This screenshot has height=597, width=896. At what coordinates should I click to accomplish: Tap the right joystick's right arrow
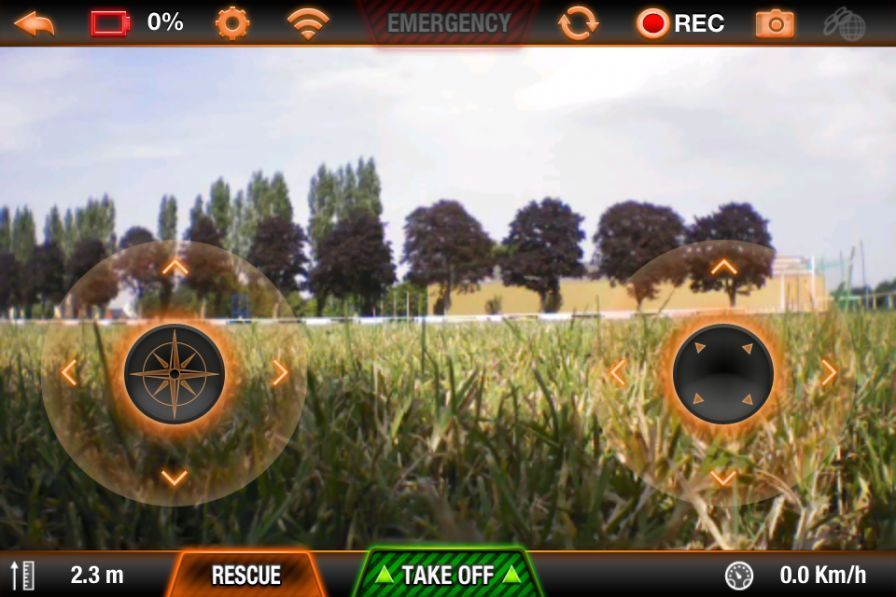coord(829,373)
